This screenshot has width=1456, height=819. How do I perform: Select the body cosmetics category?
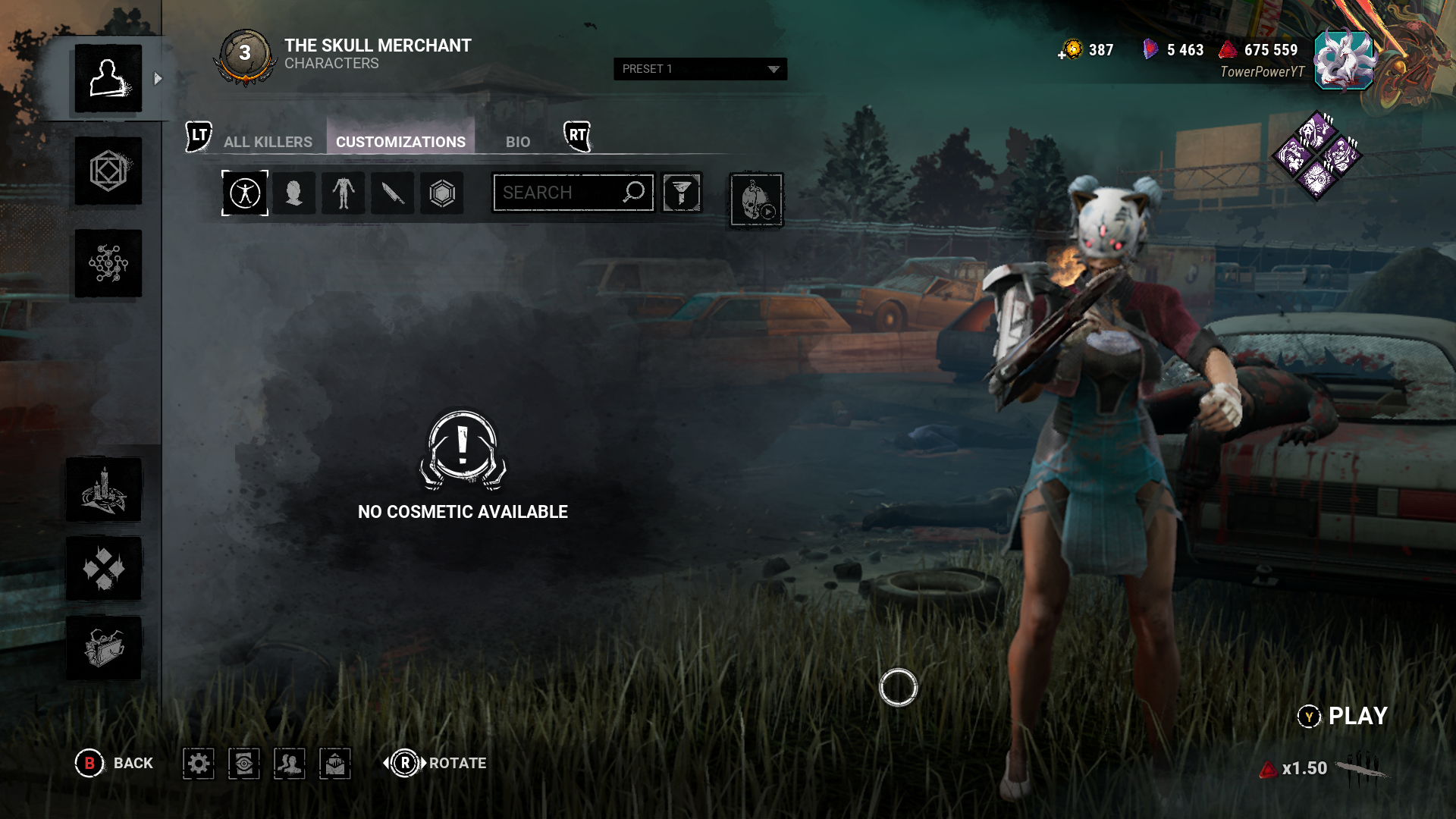[x=344, y=193]
